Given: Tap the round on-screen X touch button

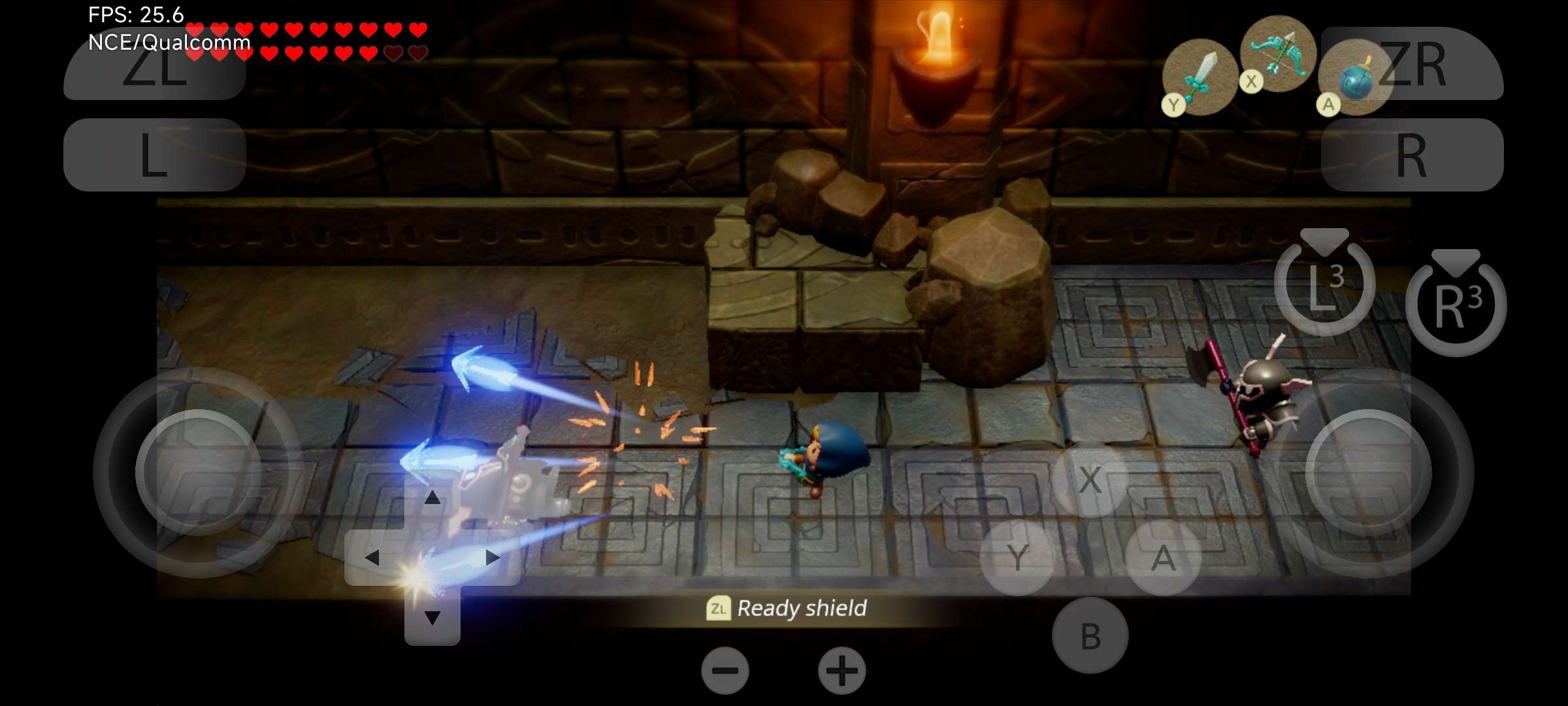Looking at the screenshot, I should coord(1090,480).
